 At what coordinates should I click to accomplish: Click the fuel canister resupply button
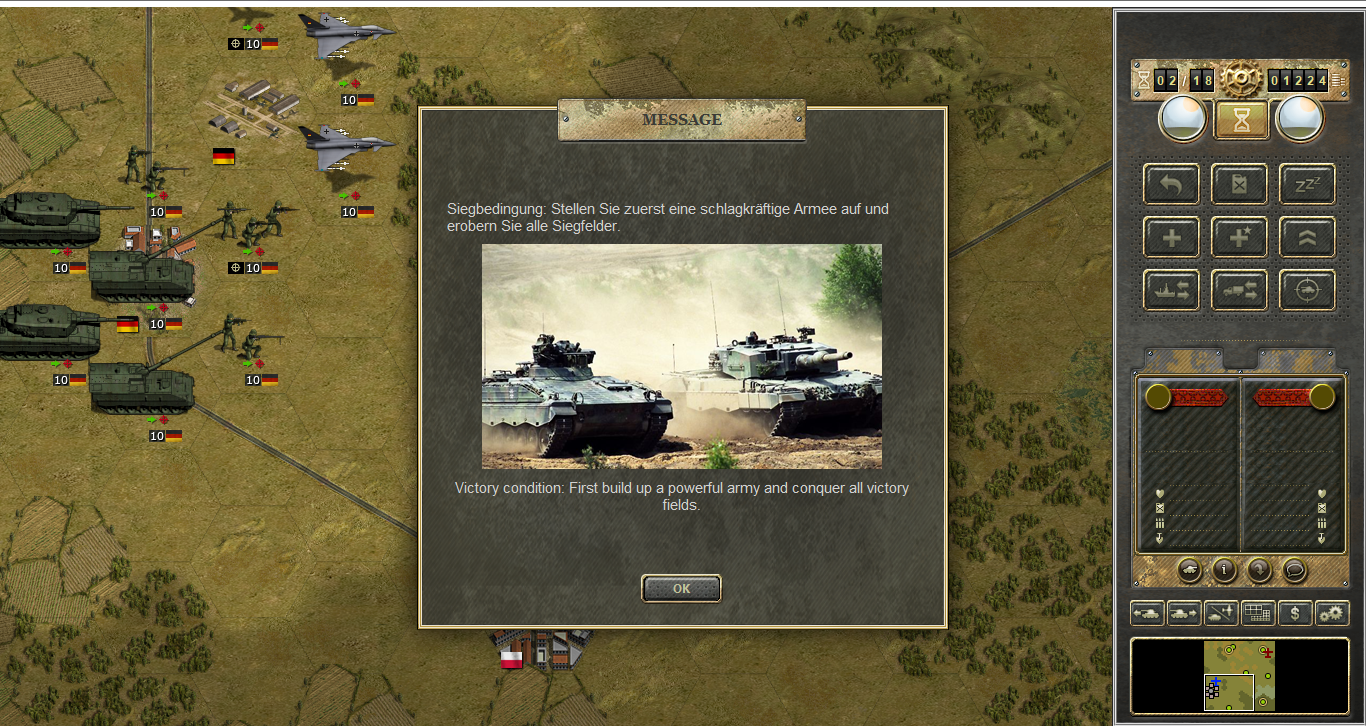click(1240, 185)
